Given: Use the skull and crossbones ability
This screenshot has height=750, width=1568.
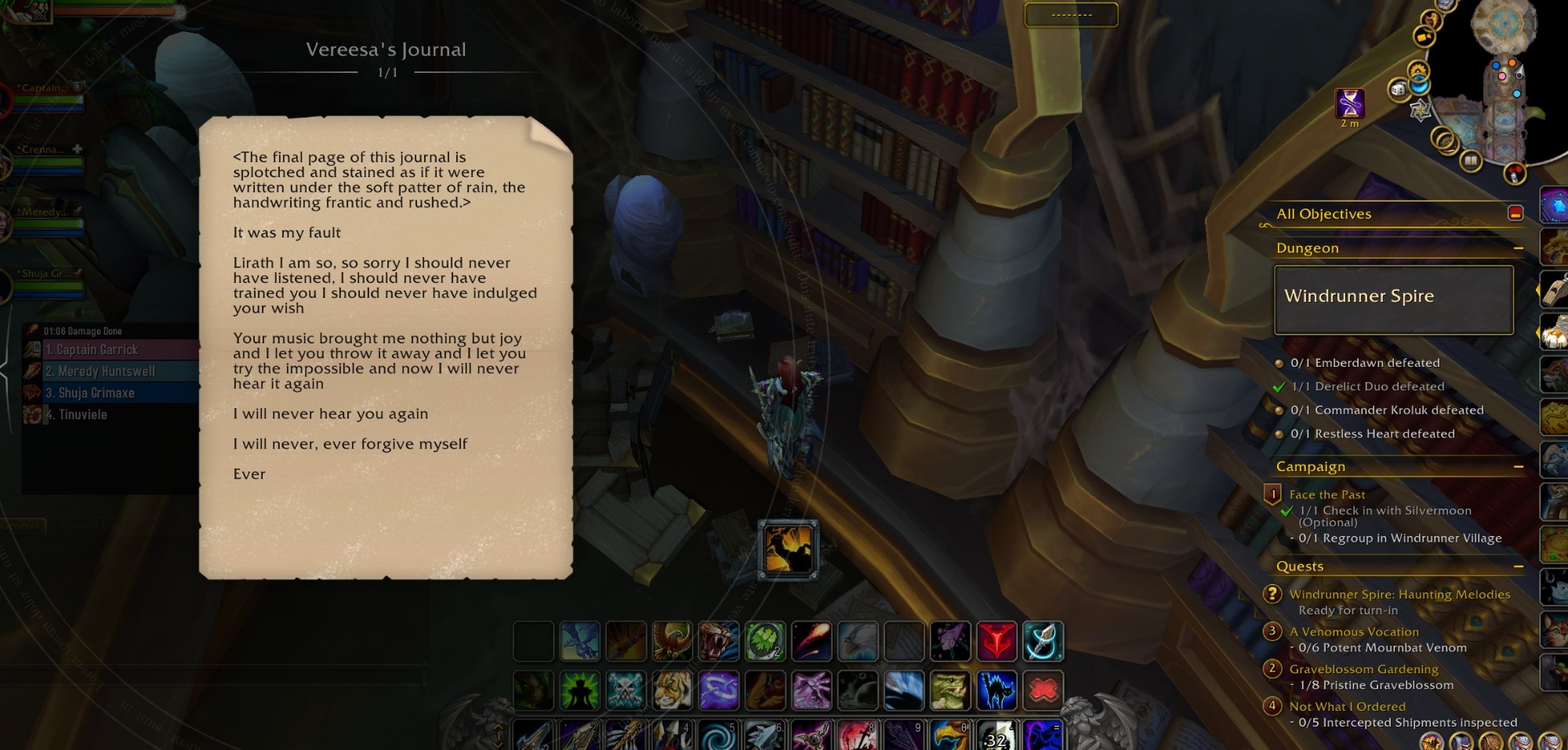Looking at the screenshot, I should pos(626,690).
